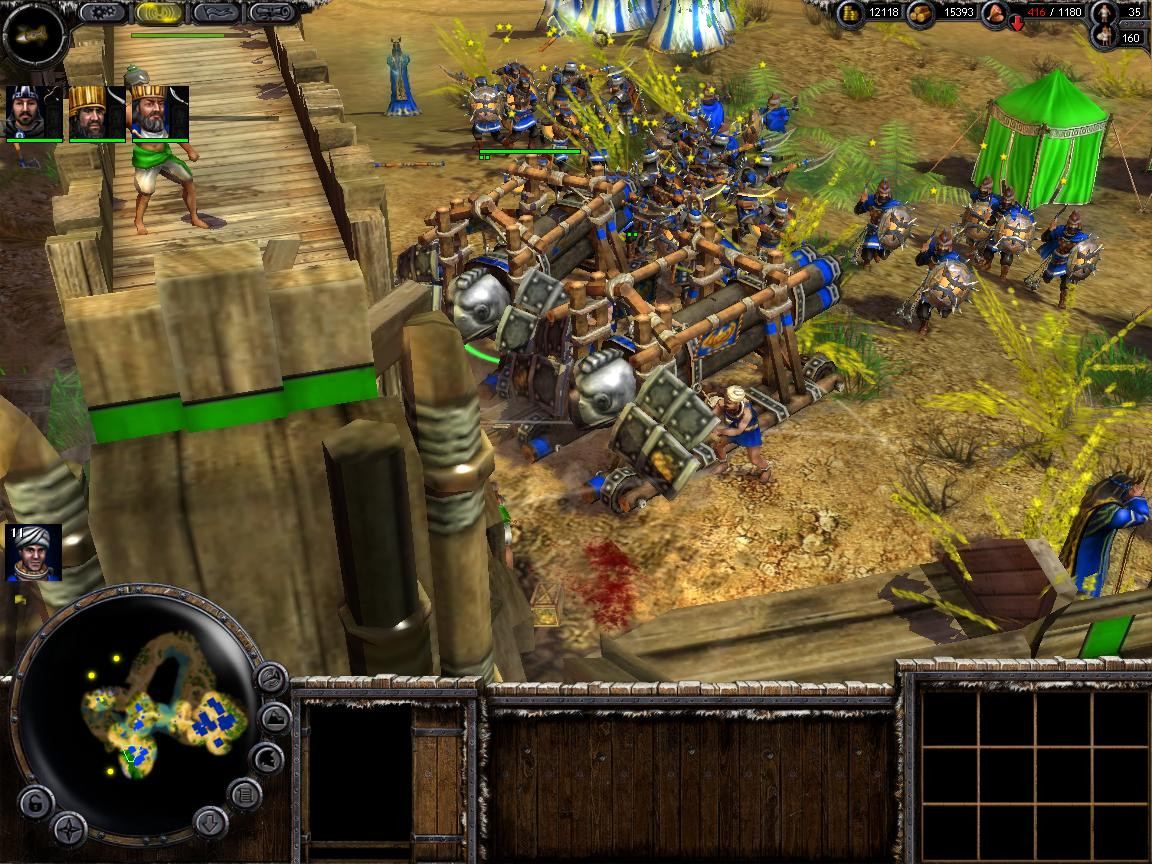Select the grey-bearded crowned hero portrait

coord(158,111)
